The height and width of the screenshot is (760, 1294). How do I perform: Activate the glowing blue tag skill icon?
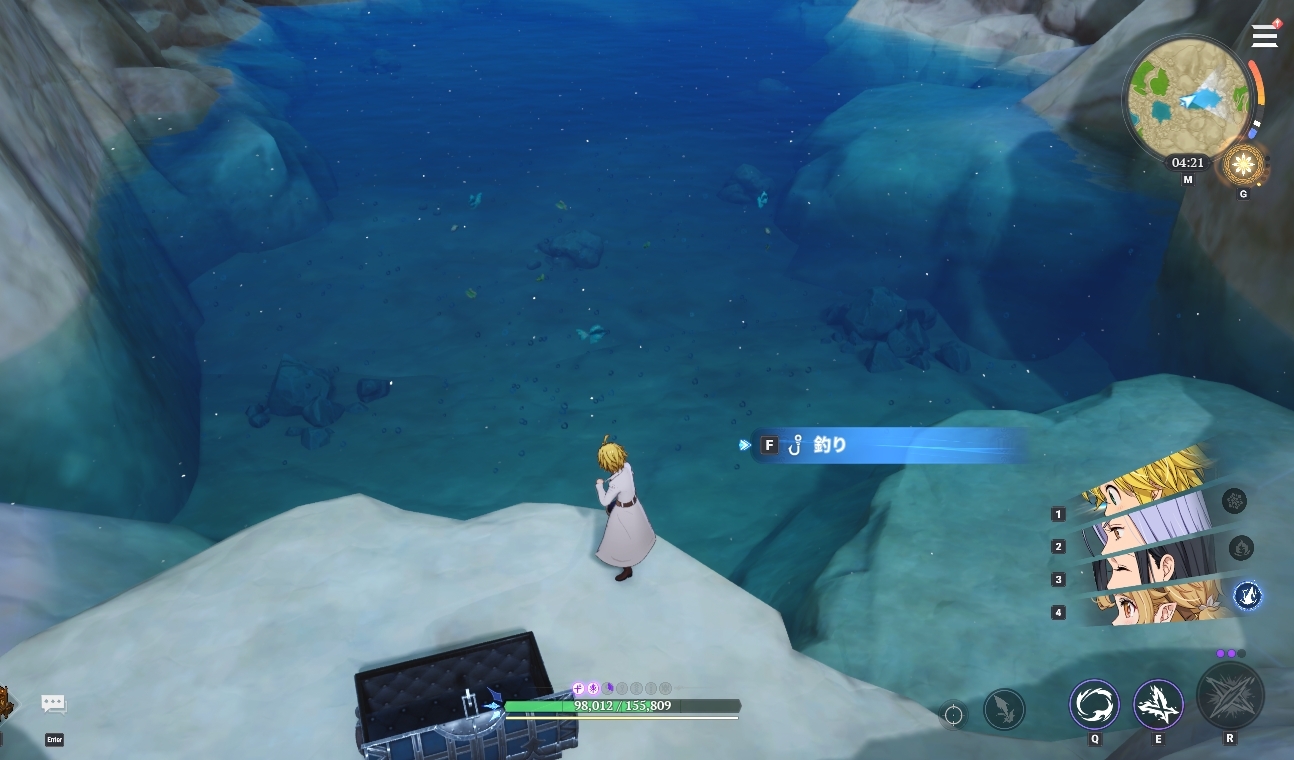[1247, 596]
